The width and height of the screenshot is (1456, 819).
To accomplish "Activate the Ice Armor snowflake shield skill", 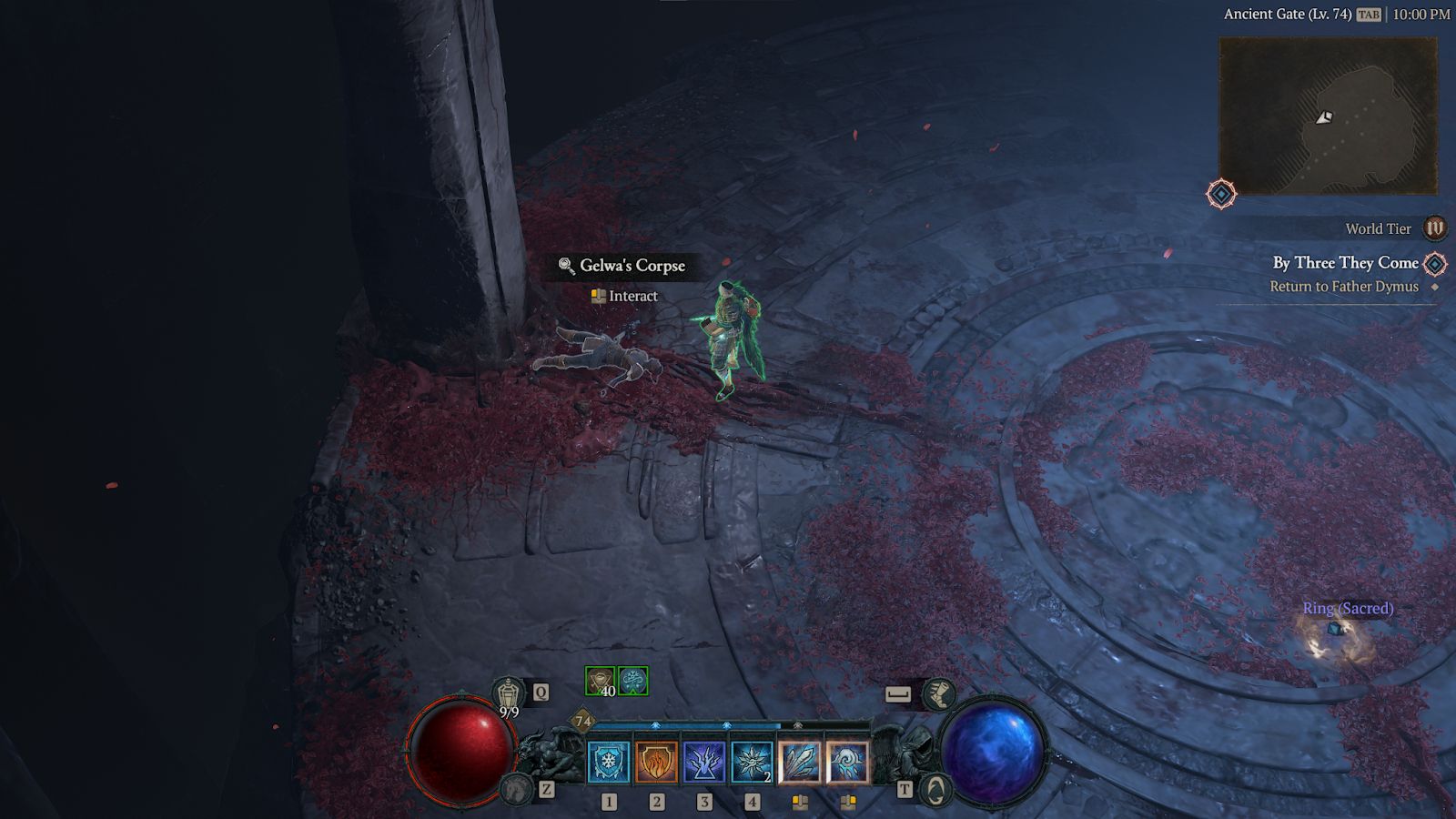I will [609, 763].
